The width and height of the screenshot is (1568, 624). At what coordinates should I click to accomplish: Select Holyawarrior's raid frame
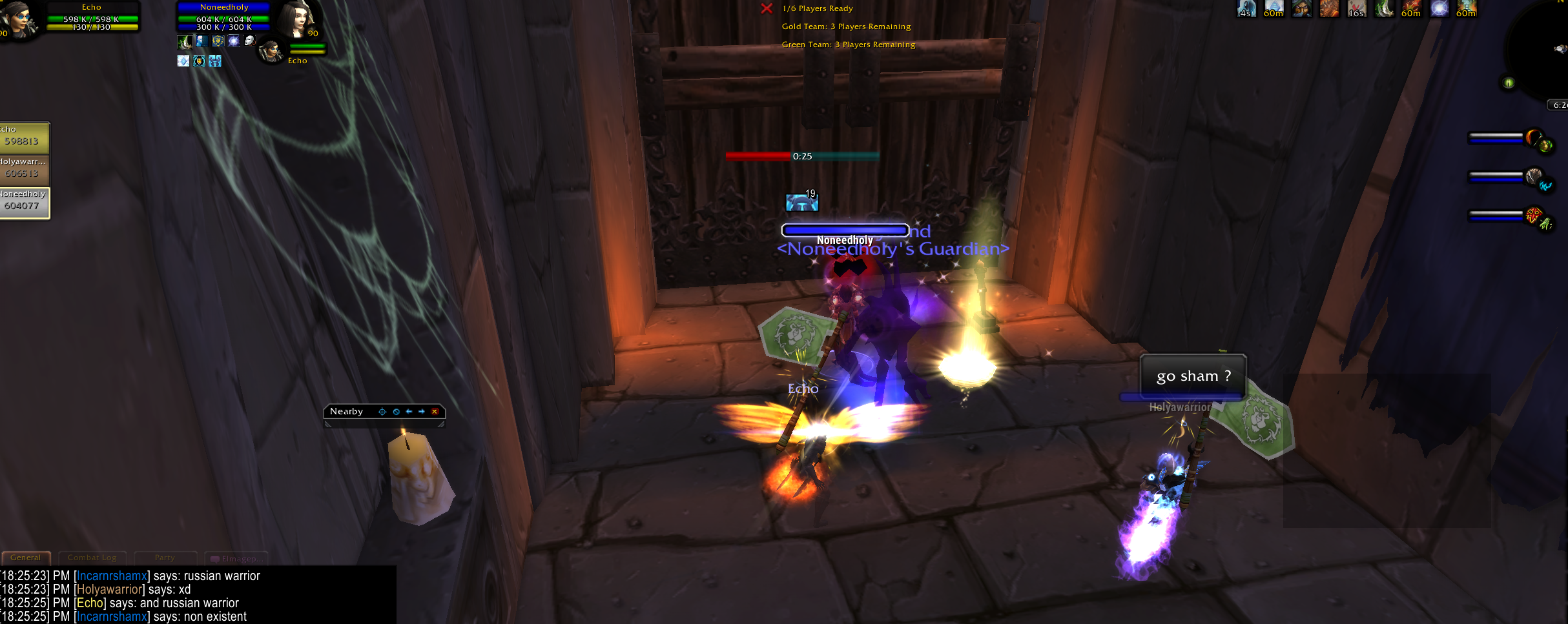click(x=23, y=169)
